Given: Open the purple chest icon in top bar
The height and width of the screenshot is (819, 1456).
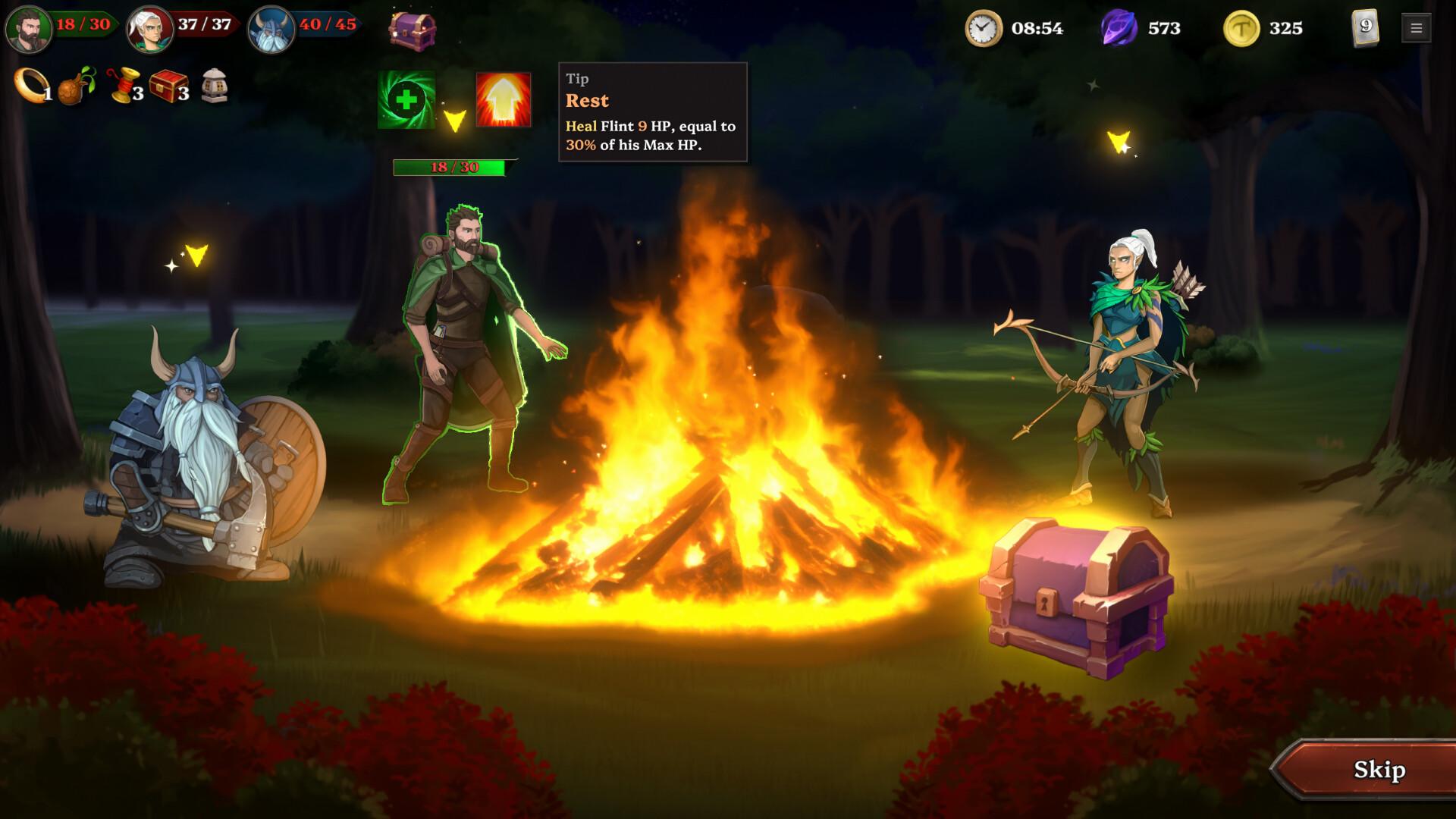Looking at the screenshot, I should point(413,30).
